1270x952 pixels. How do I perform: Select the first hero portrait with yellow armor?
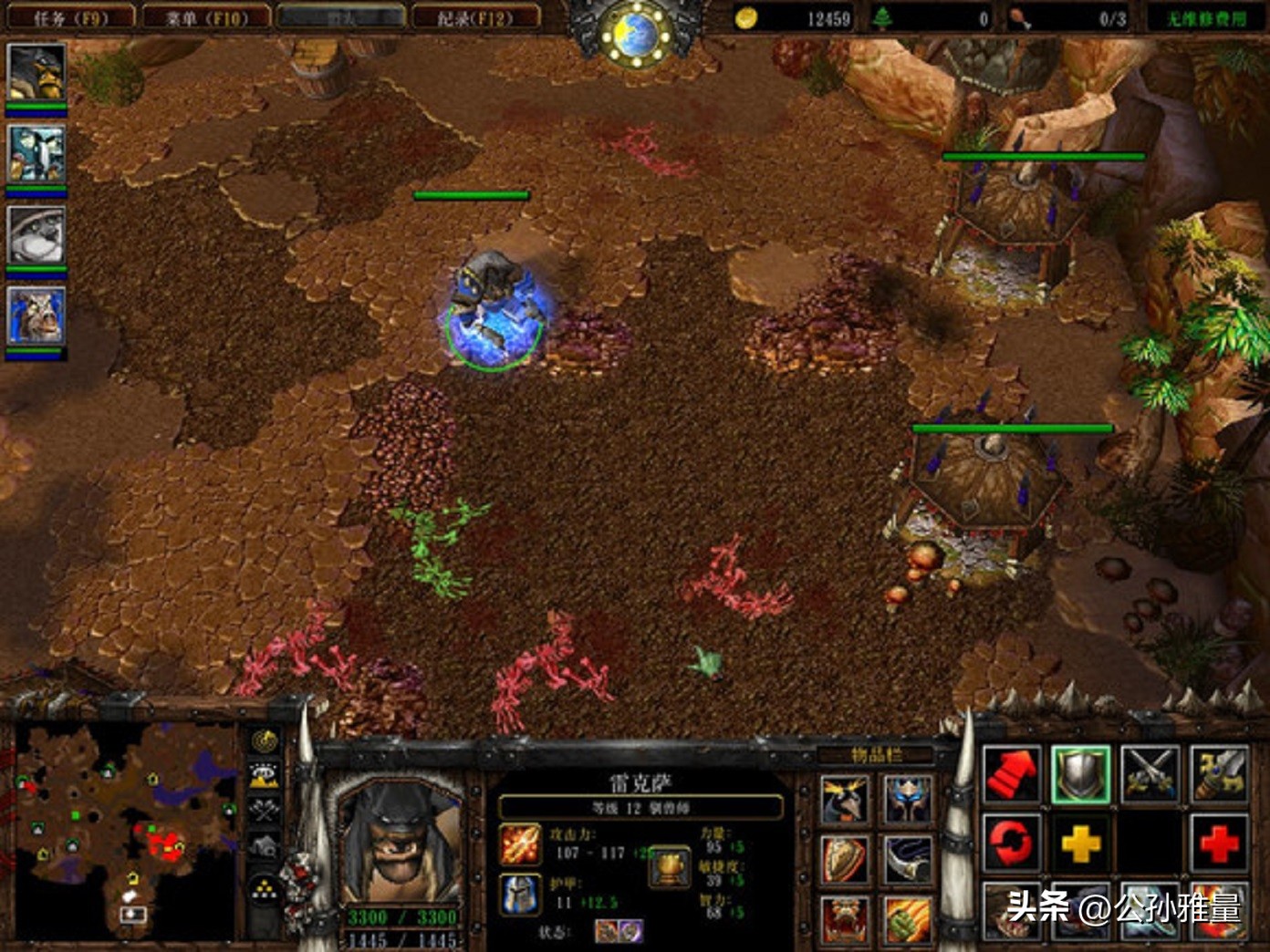point(36,73)
